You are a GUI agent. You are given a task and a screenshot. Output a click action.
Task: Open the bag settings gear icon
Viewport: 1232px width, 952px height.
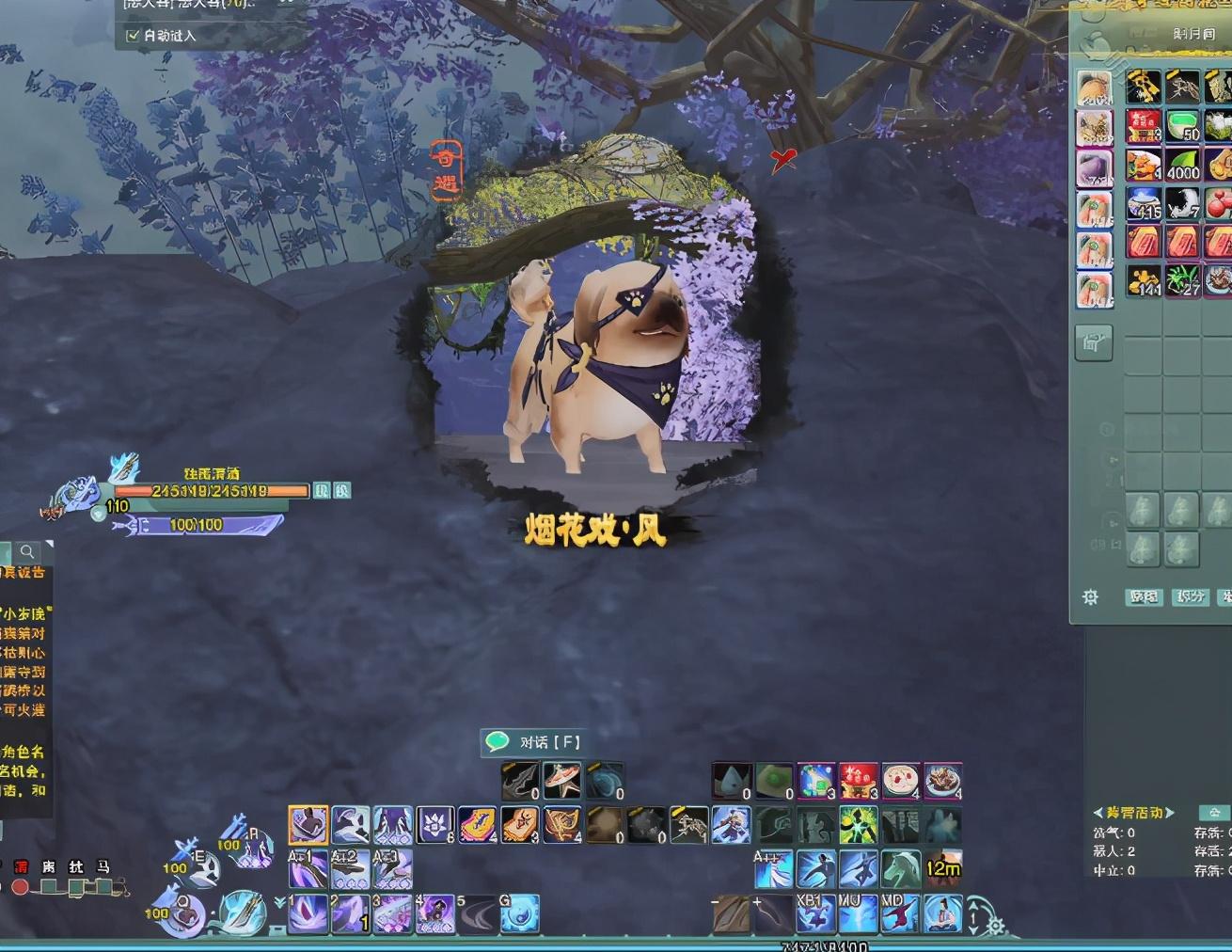point(1090,597)
